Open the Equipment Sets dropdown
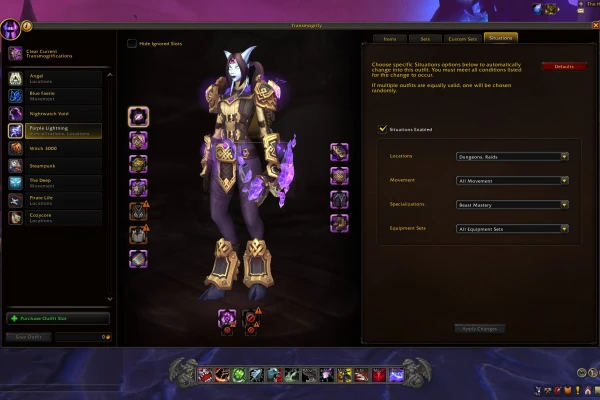Image resolution: width=600 pixels, height=400 pixels. 512,228
